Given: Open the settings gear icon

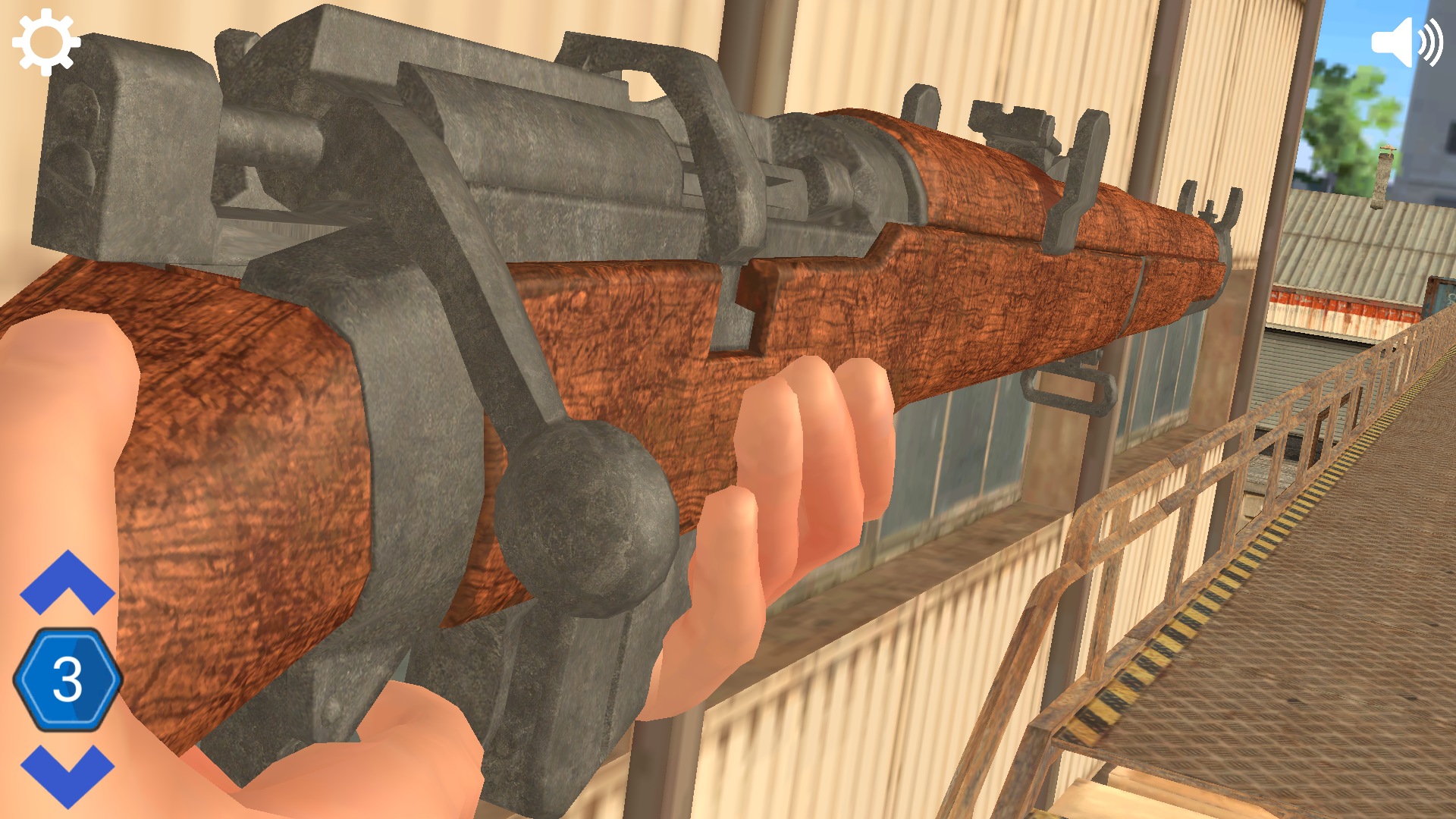Looking at the screenshot, I should click(43, 42).
